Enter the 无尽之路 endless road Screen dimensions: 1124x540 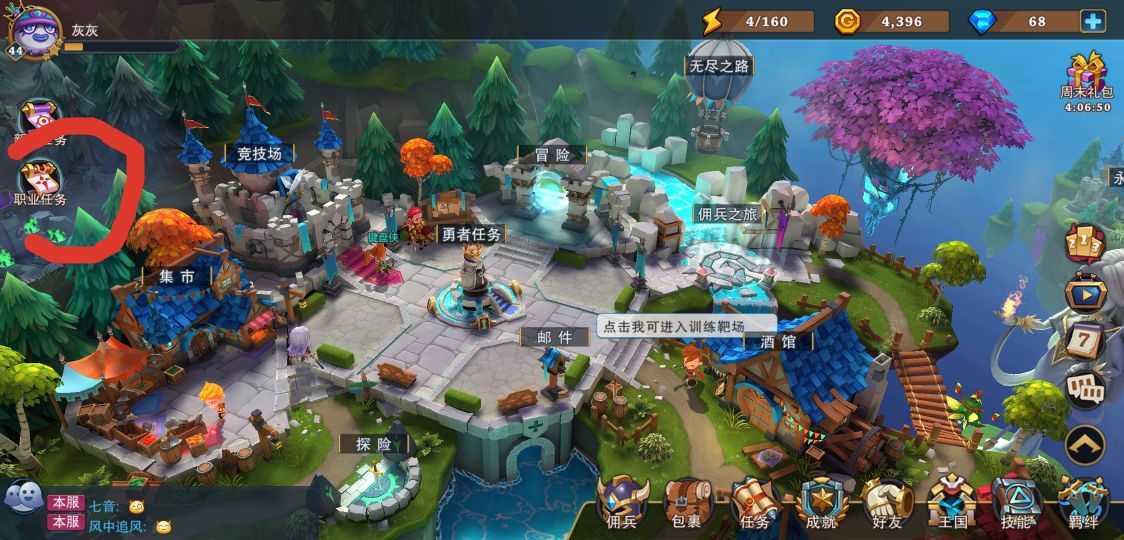[x=717, y=66]
